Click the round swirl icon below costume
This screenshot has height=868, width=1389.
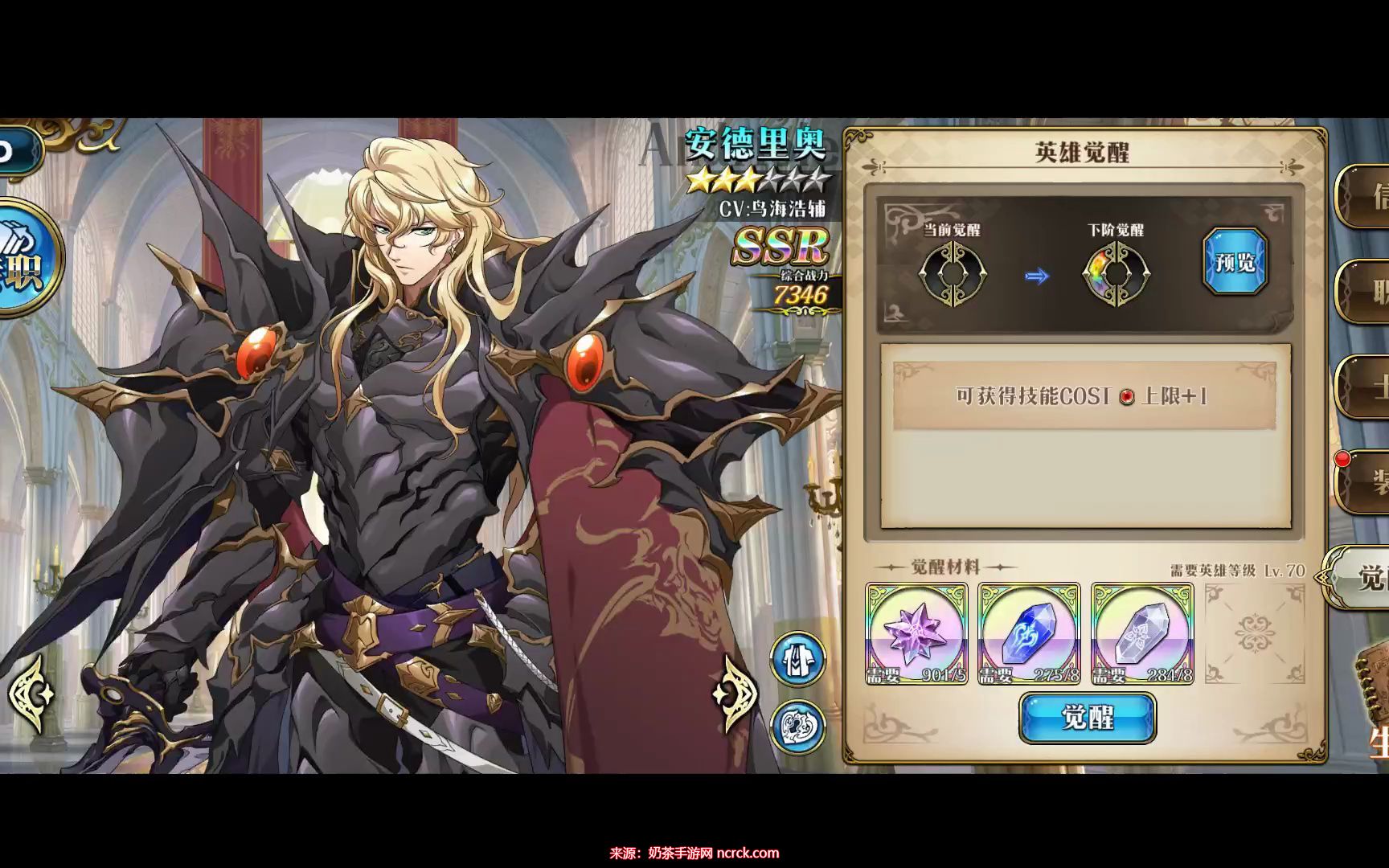pos(798,726)
